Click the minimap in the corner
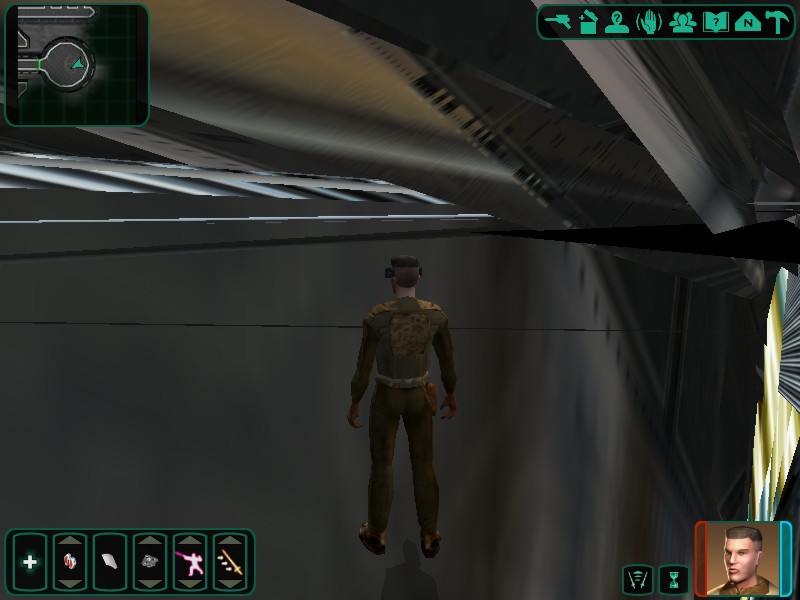 76,65
